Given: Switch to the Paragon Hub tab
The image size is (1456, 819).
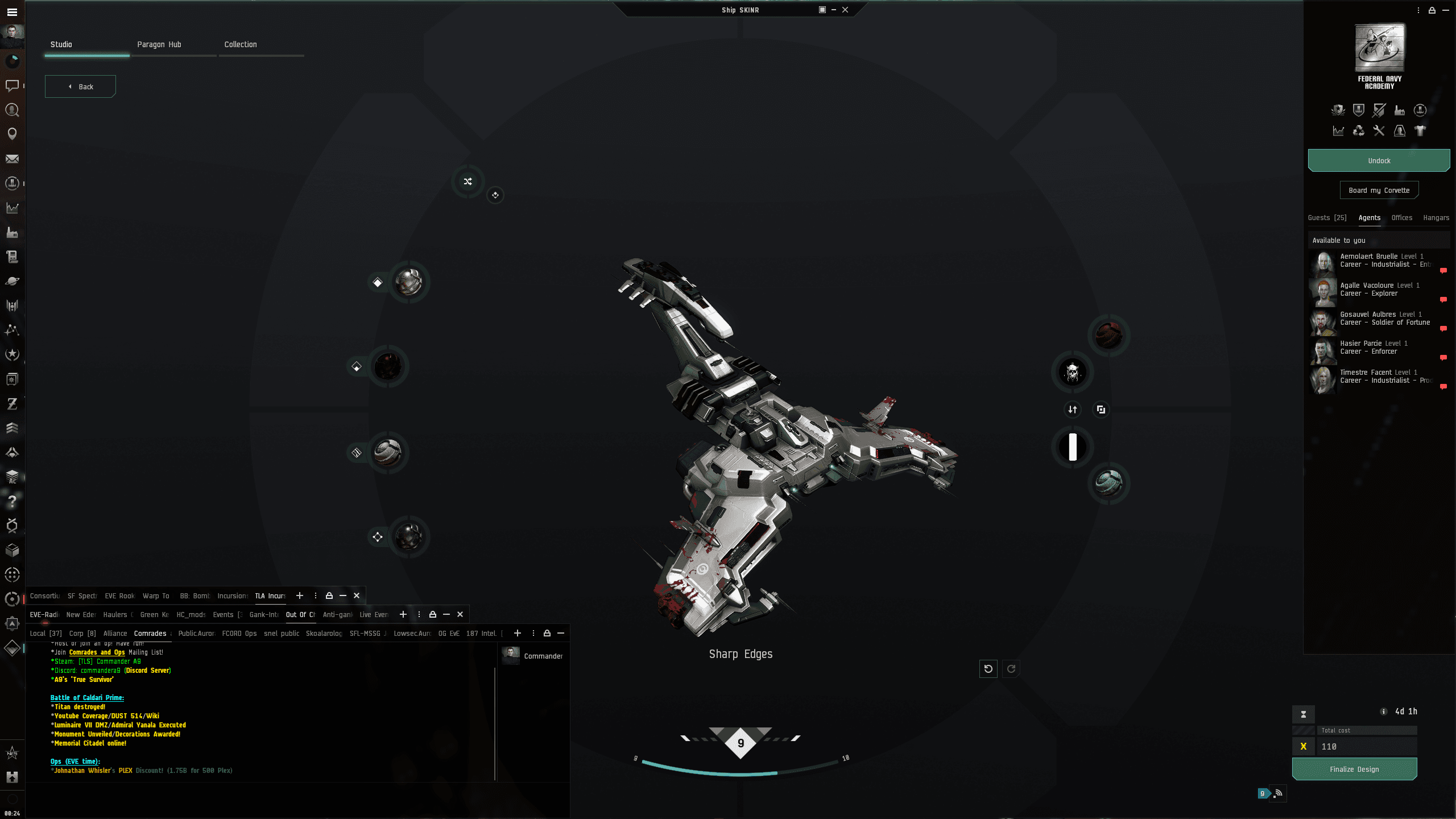Looking at the screenshot, I should [159, 44].
